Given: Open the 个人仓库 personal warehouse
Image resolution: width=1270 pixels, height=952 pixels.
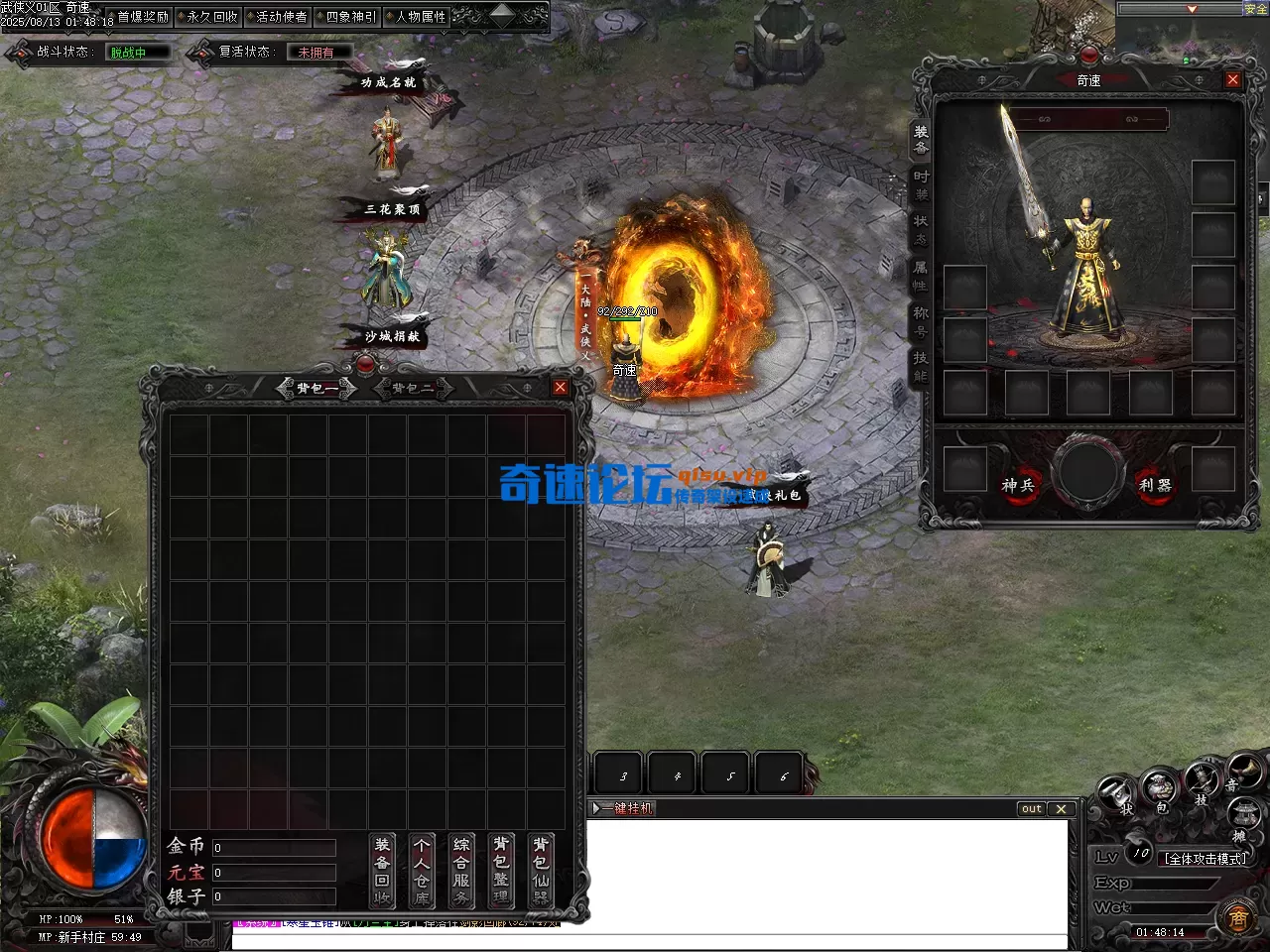Looking at the screenshot, I should point(422,871).
